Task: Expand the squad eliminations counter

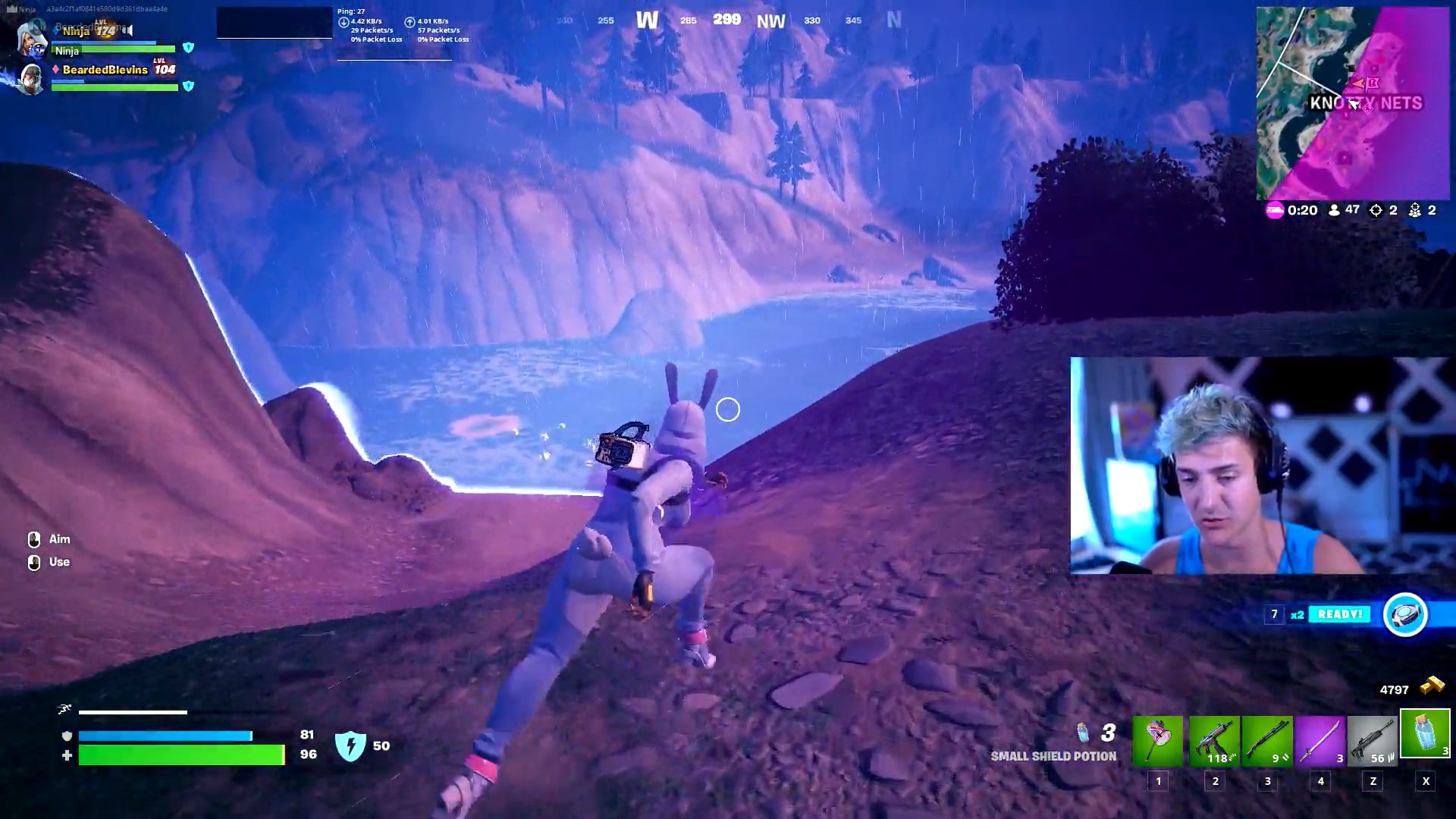Action: click(x=1415, y=210)
